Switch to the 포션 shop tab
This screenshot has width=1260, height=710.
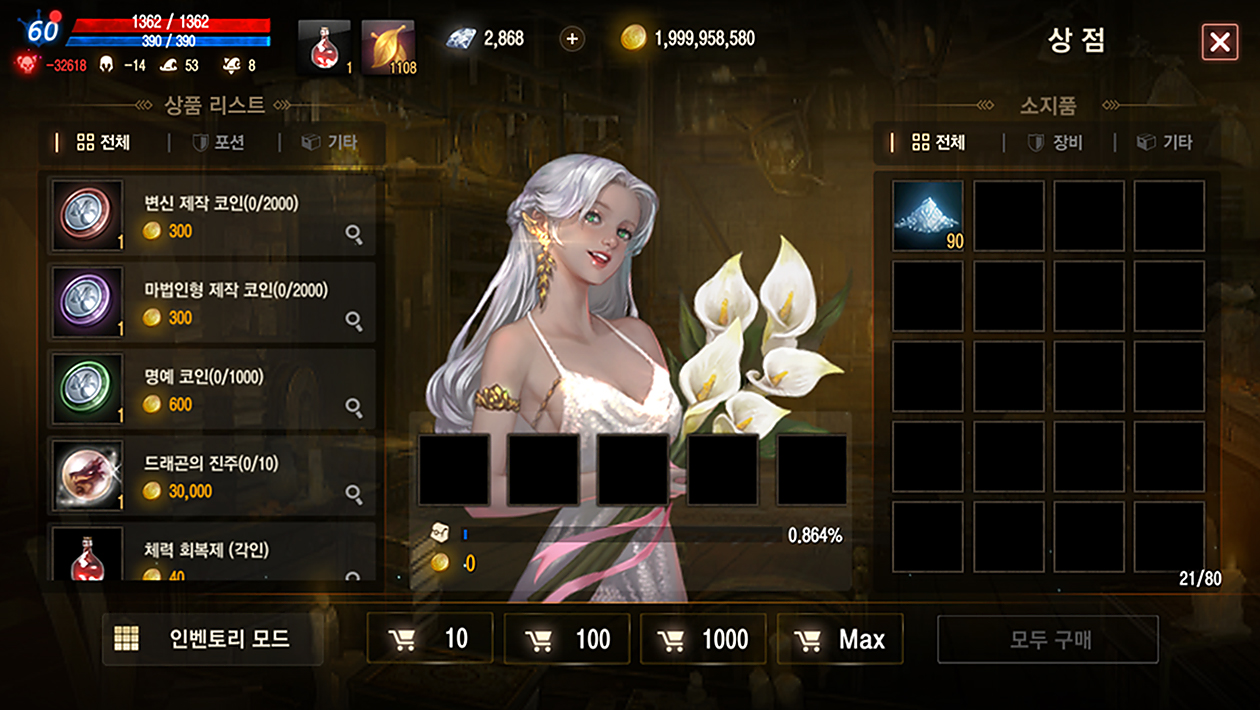(x=219, y=143)
